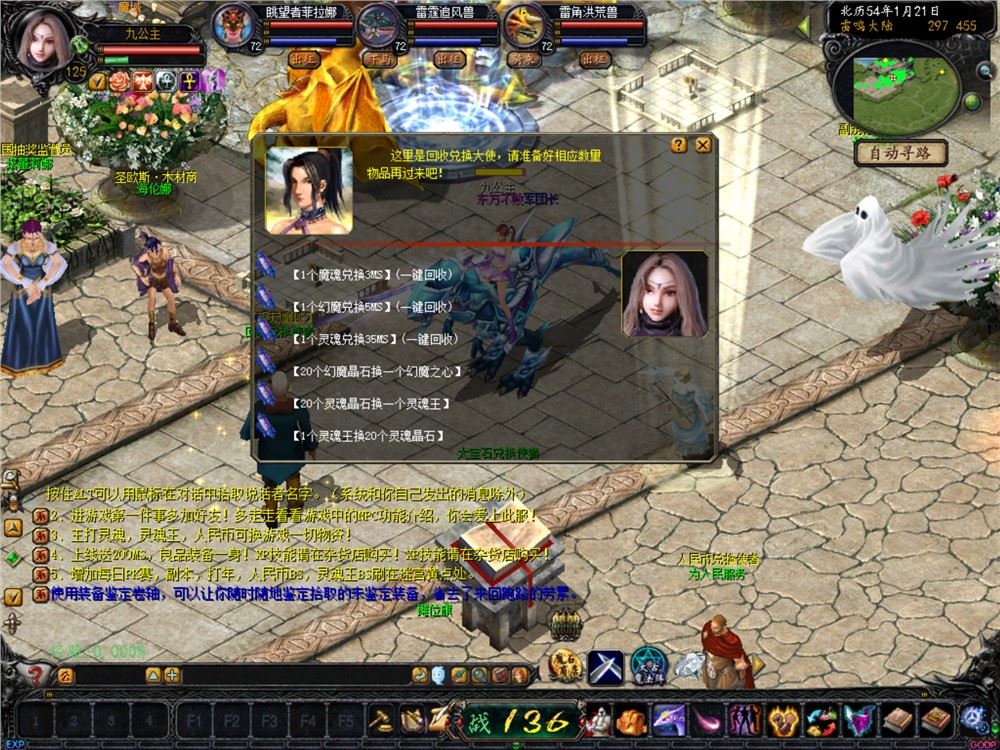1000x750 pixels.
Task: Activate the crossed swords skill icon
Action: (x=604, y=665)
